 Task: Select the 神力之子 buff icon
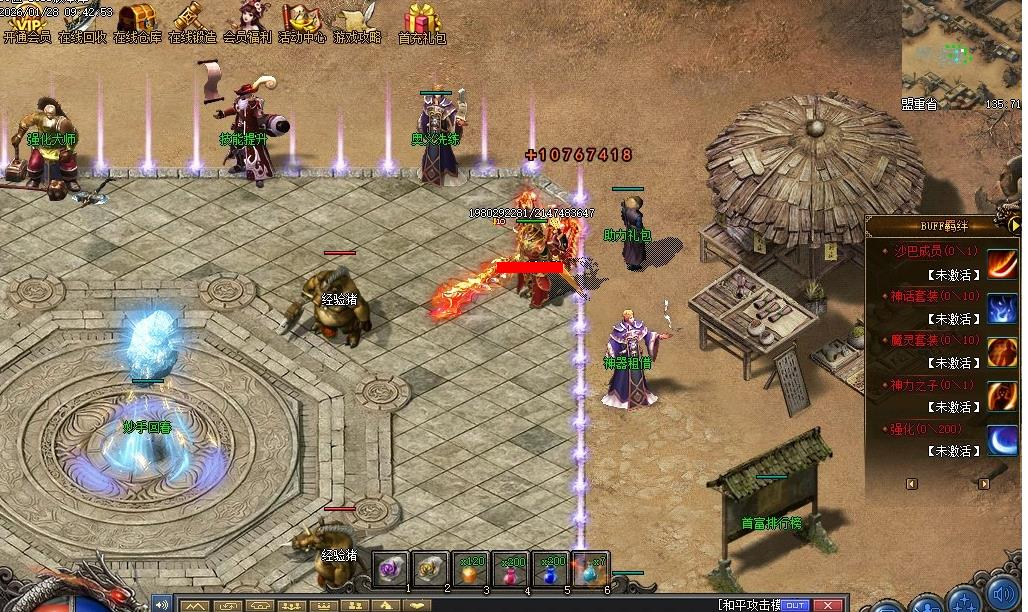1003,396
